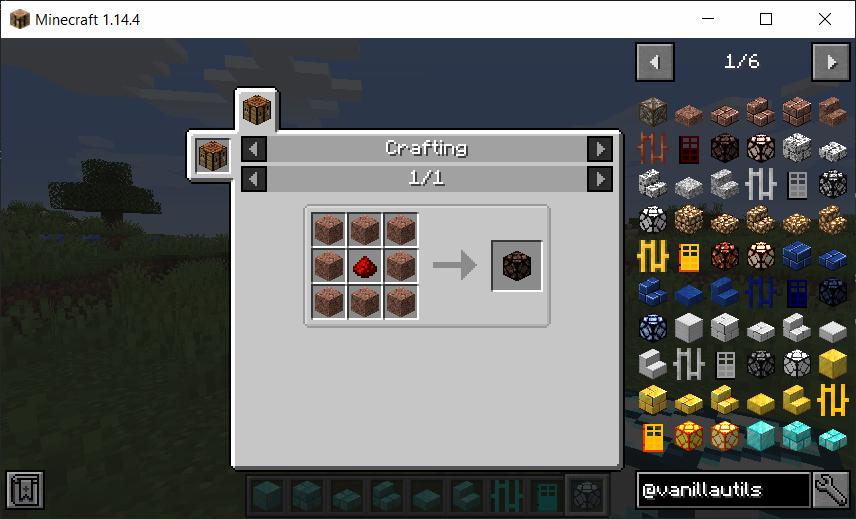Image resolution: width=856 pixels, height=519 pixels.
Task: Go to the next recipe category
Action: tap(599, 149)
